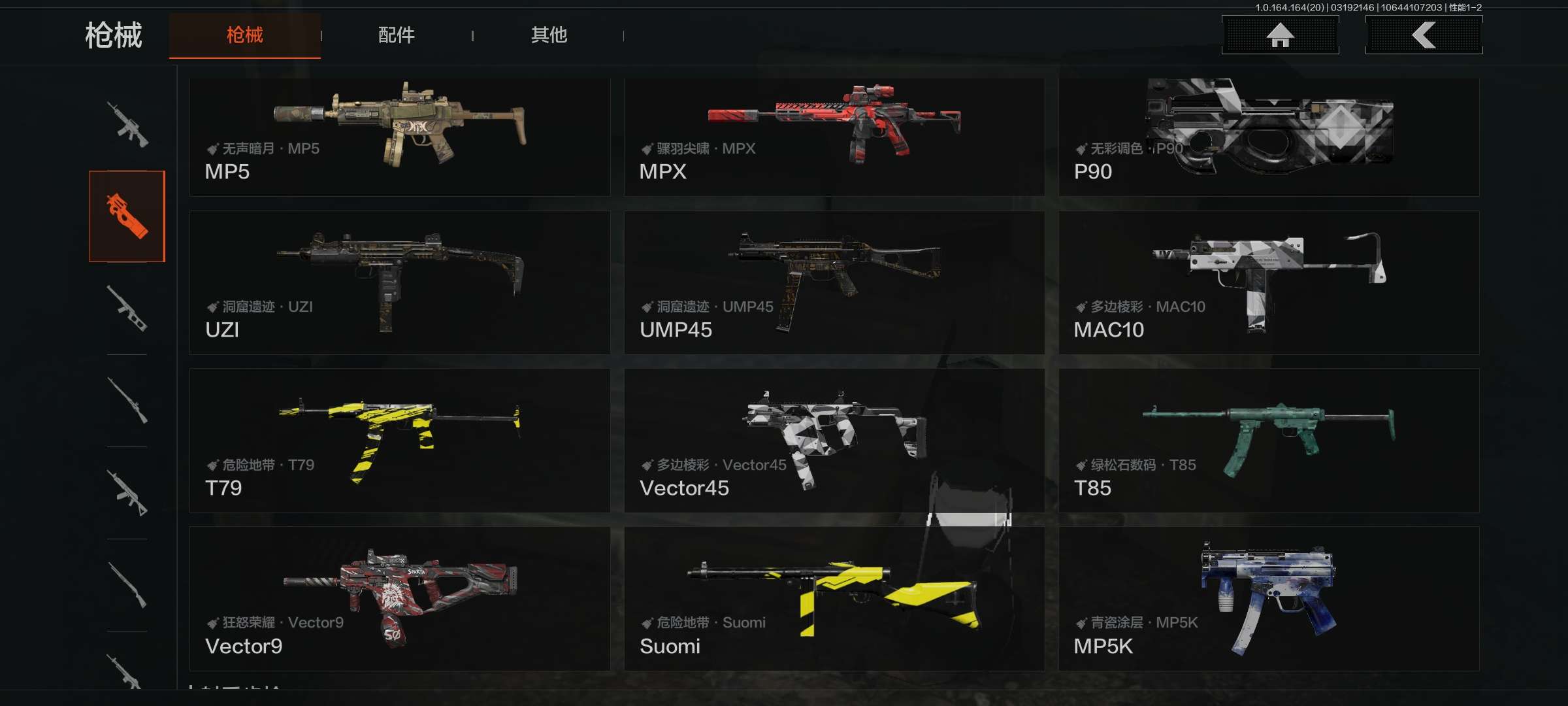
Task: Open the yellow-striped T79 card
Action: pyautogui.click(x=399, y=441)
